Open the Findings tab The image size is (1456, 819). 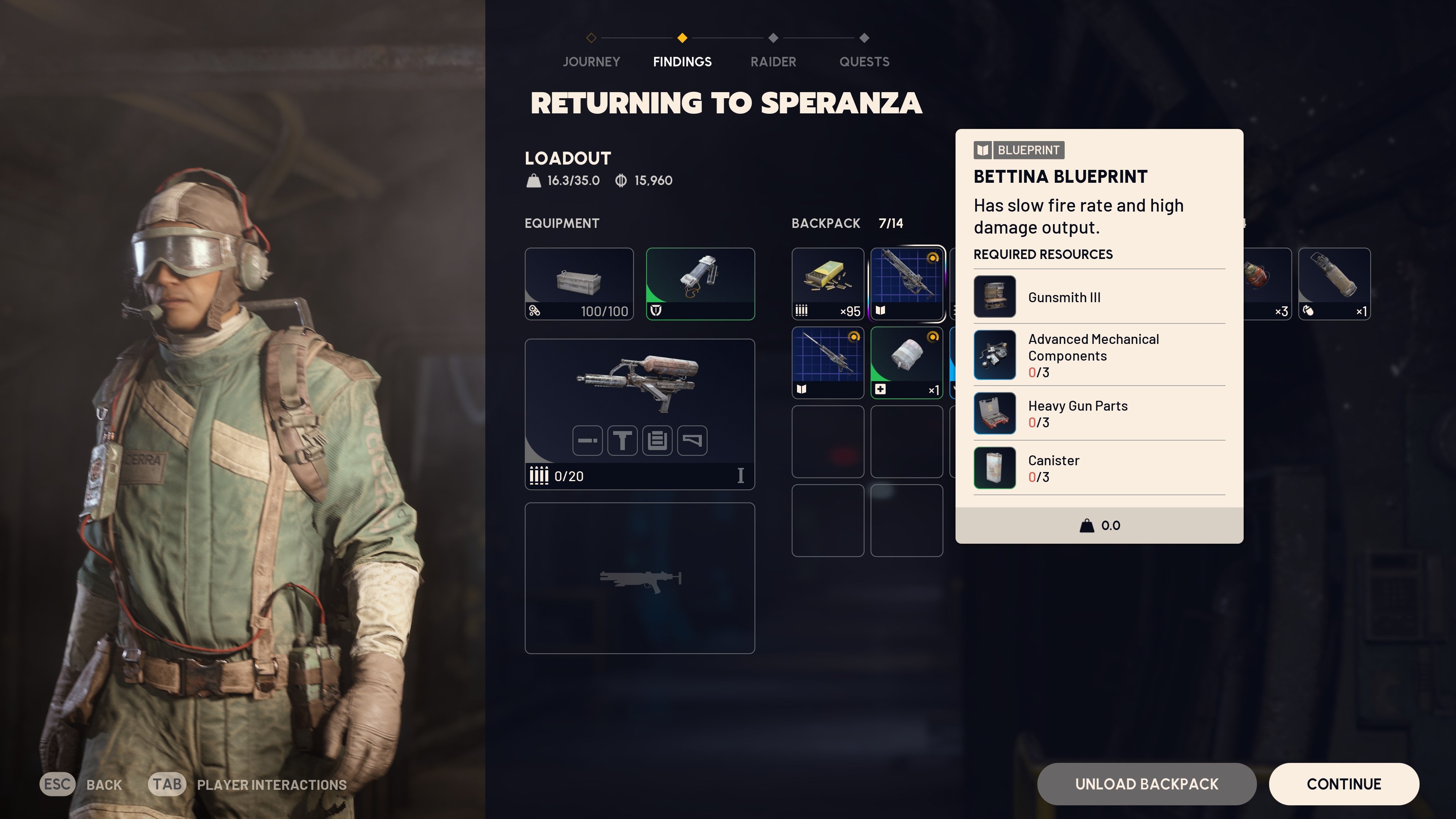pyautogui.click(x=682, y=61)
